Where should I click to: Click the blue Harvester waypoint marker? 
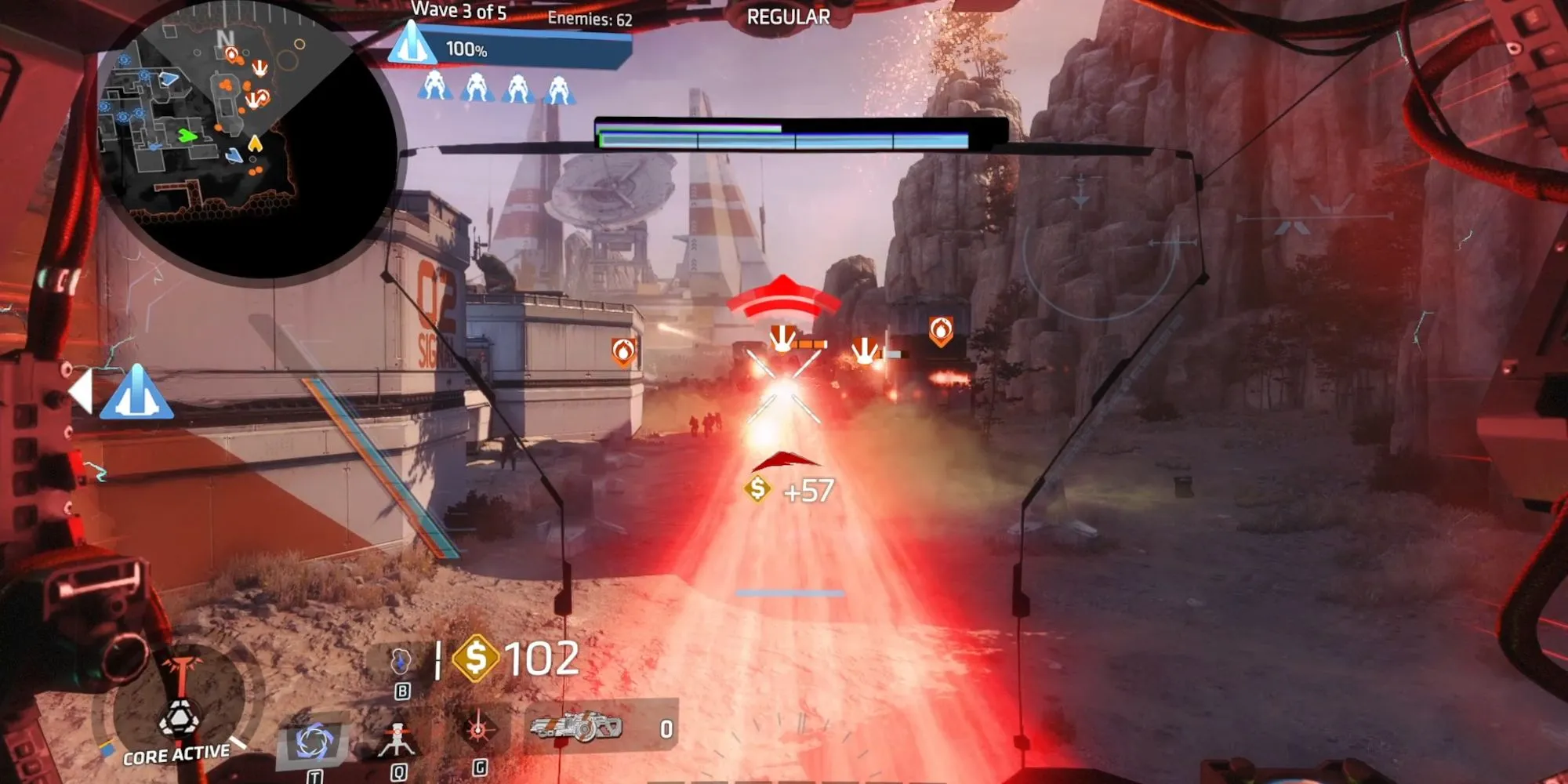tap(137, 392)
